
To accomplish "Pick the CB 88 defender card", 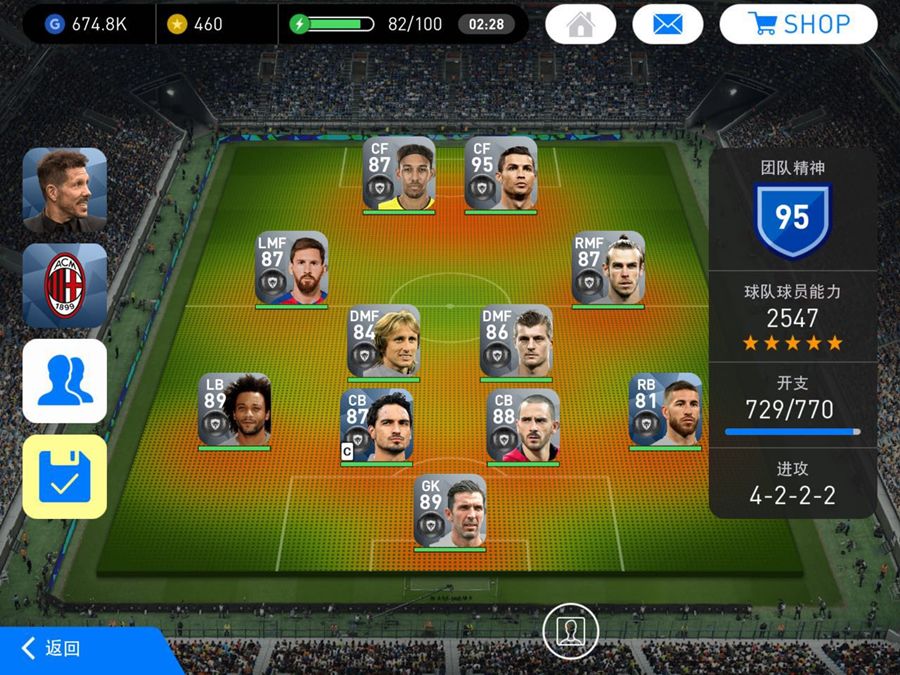I will tap(523, 426).
